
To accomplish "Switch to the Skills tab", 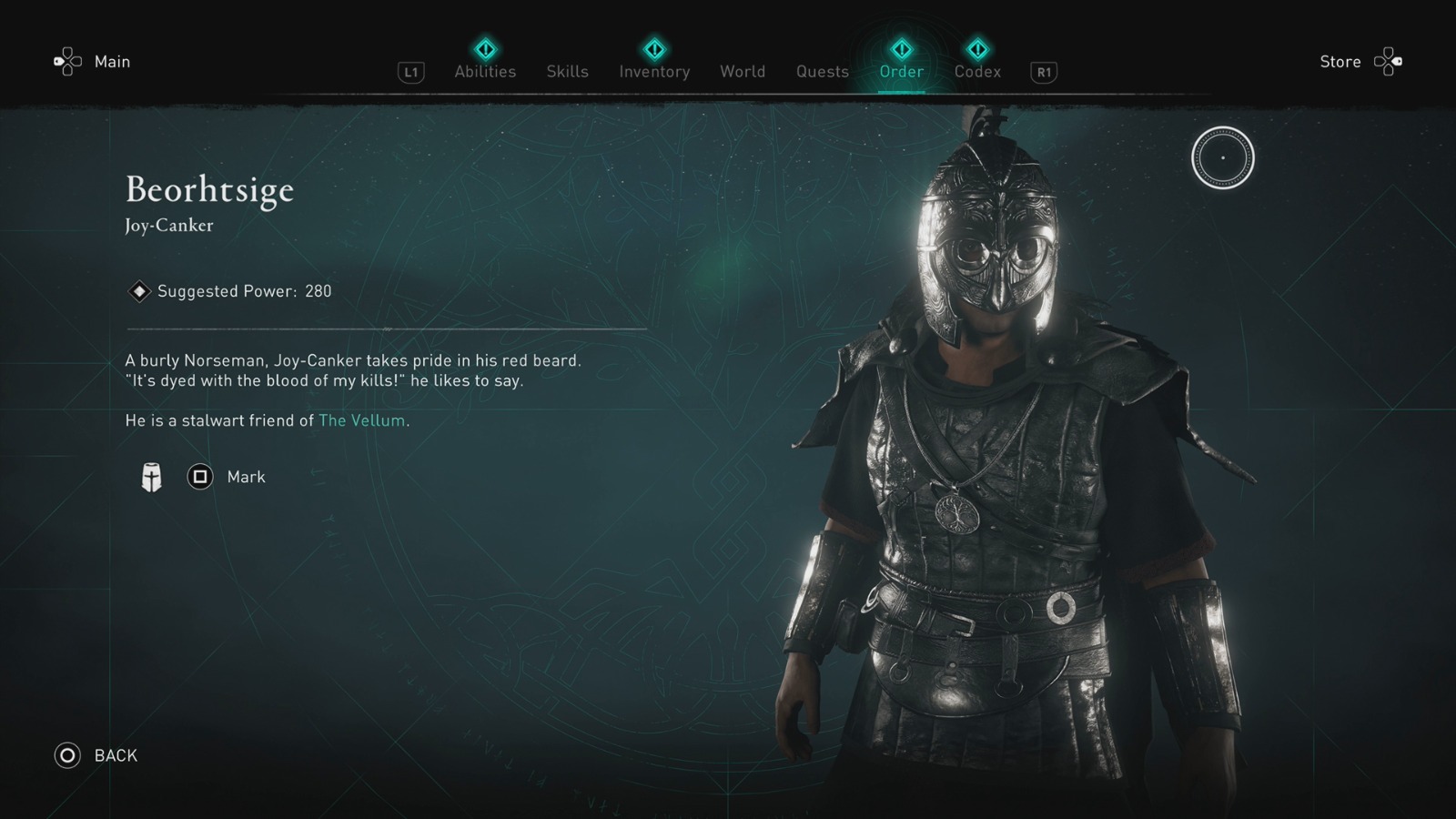I will tap(567, 71).
